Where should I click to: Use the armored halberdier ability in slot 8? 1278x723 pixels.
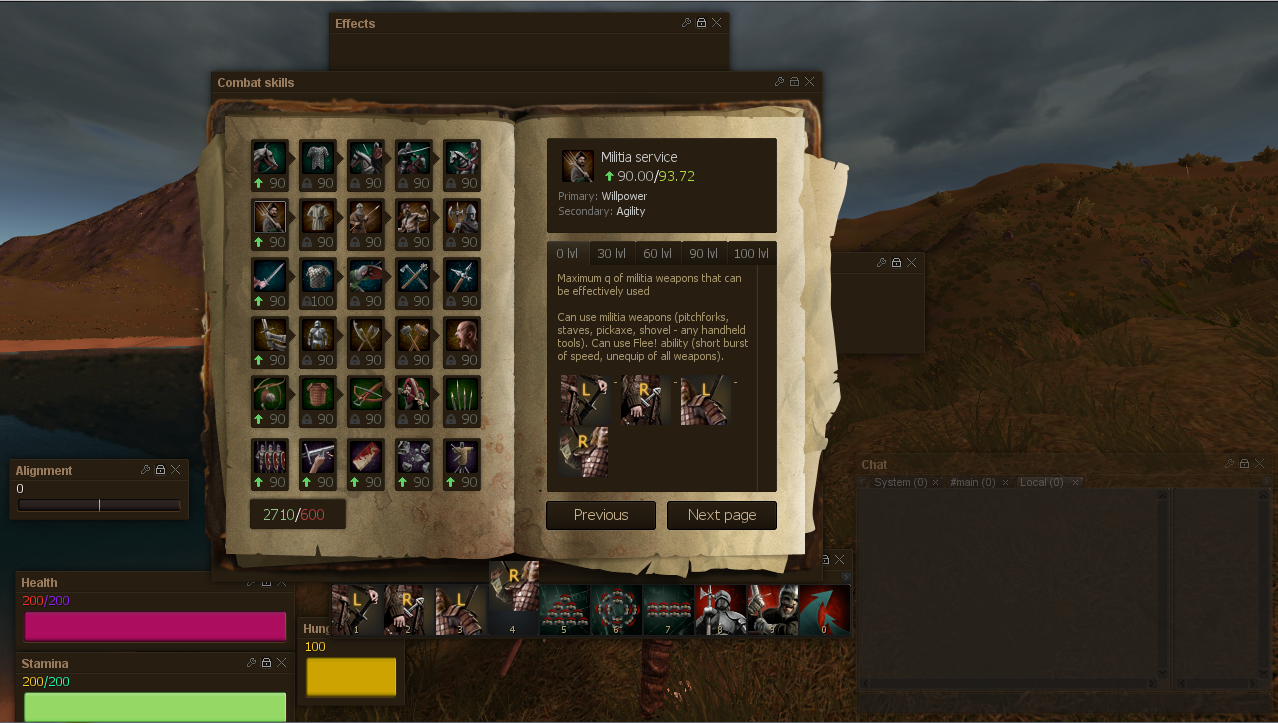[x=720, y=609]
